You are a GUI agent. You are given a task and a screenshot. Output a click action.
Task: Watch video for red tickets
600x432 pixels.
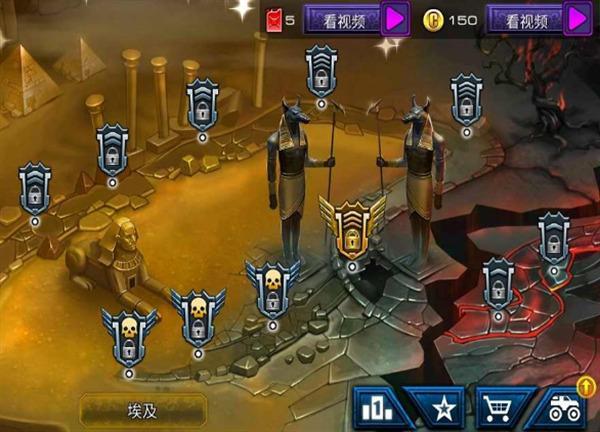point(355,19)
